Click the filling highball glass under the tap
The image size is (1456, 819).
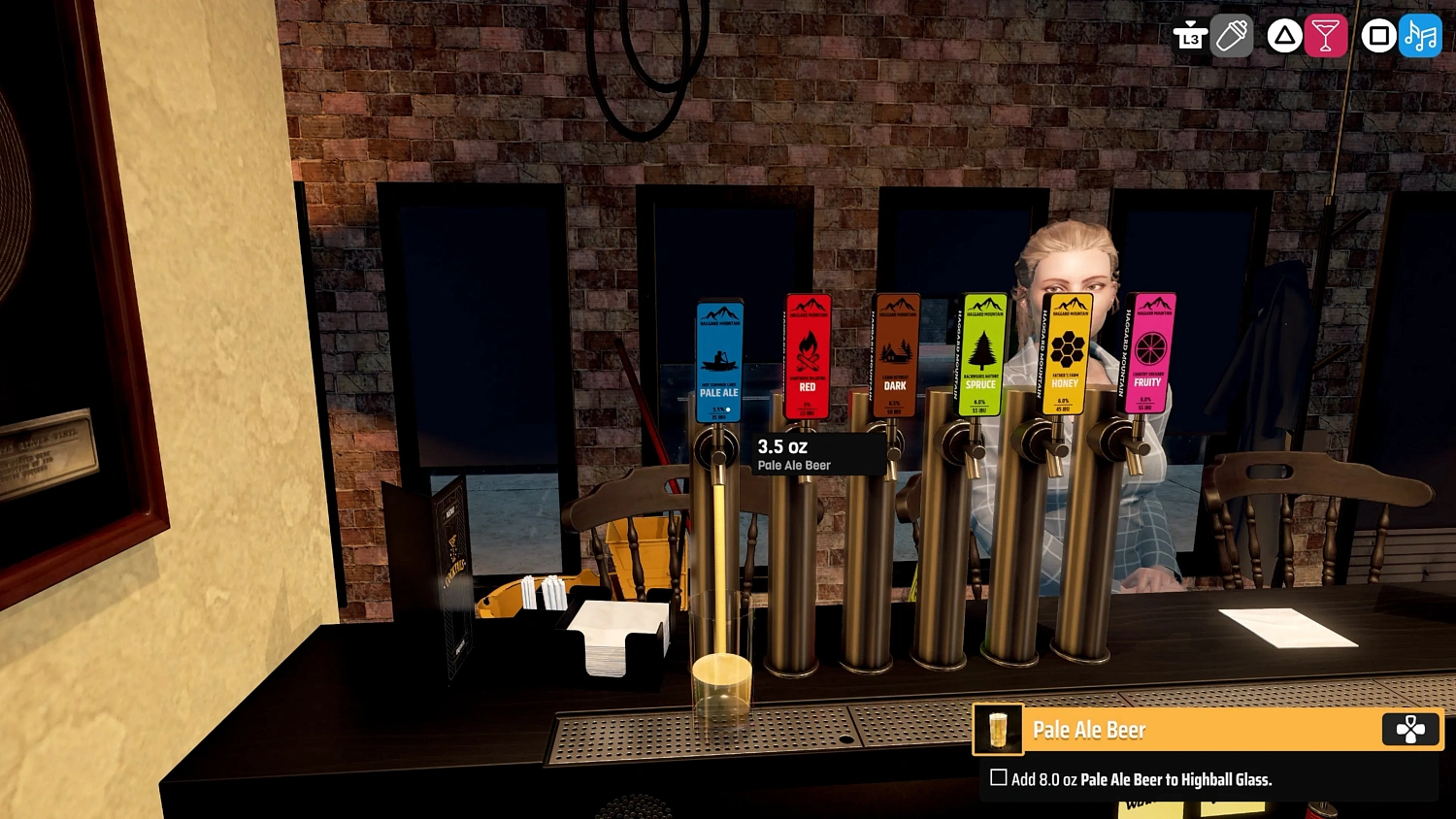click(722, 670)
